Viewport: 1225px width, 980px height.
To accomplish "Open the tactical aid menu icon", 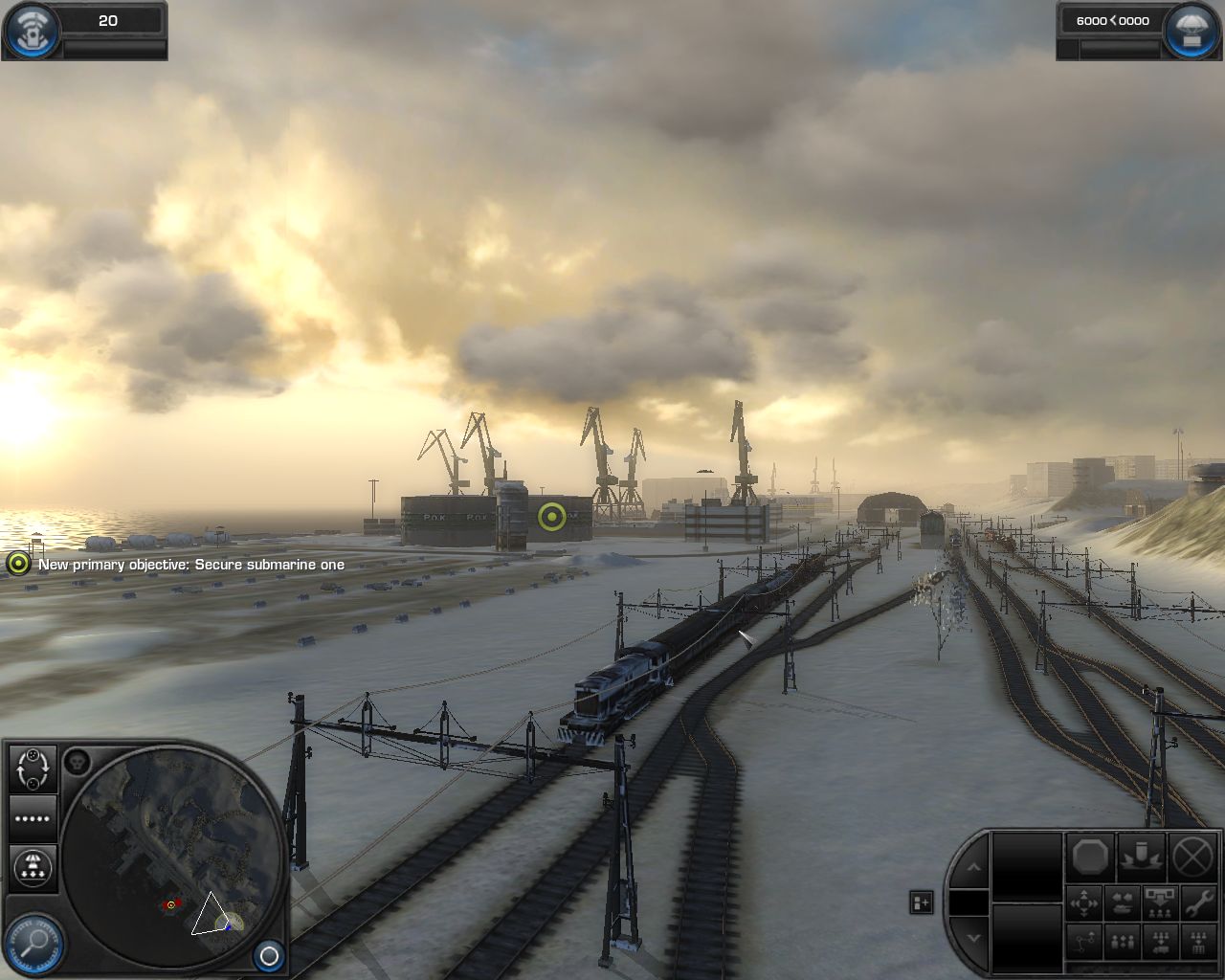I will pyautogui.click(x=32, y=31).
